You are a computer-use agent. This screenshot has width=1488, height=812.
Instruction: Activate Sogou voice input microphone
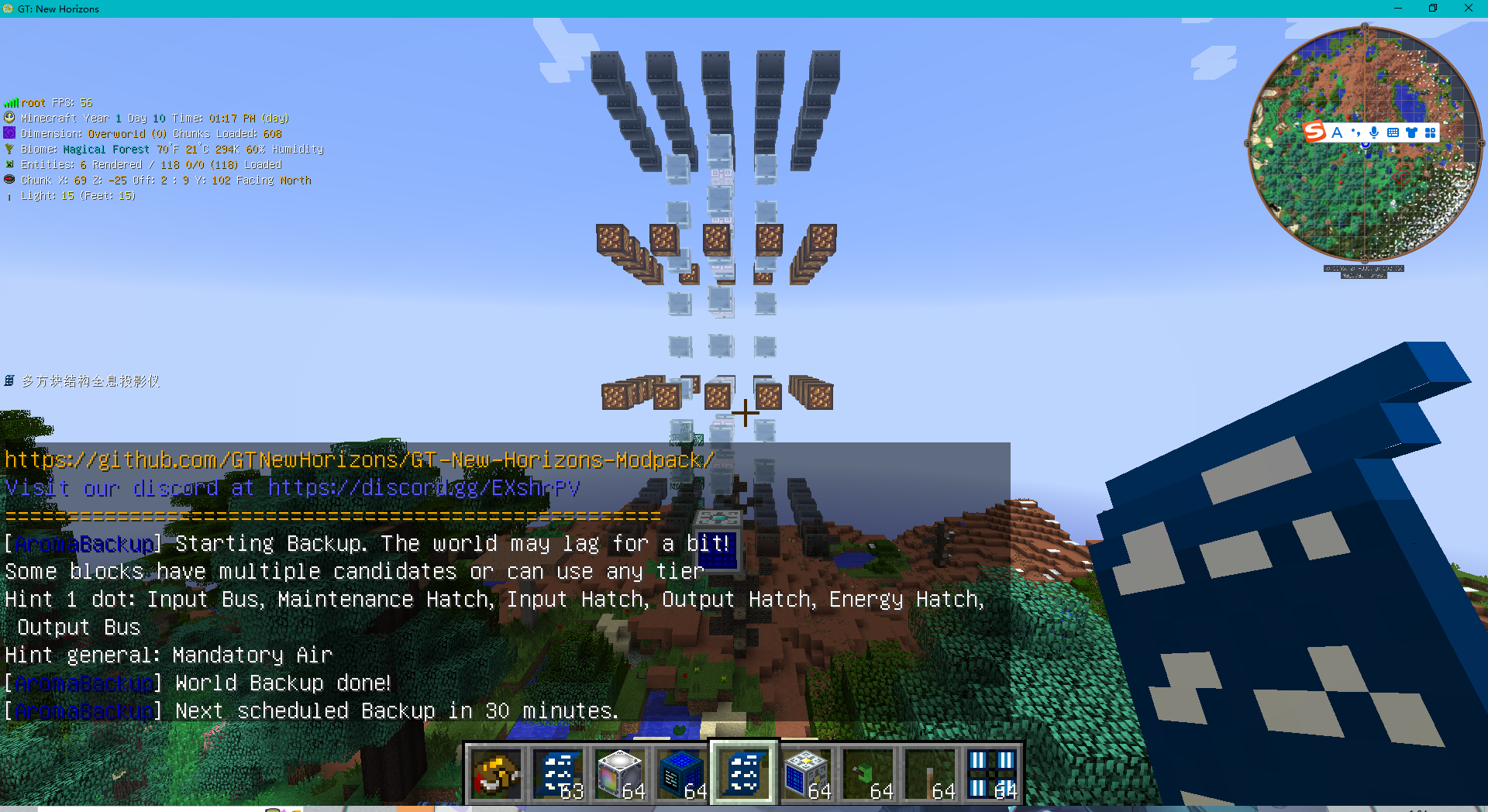point(1374,132)
